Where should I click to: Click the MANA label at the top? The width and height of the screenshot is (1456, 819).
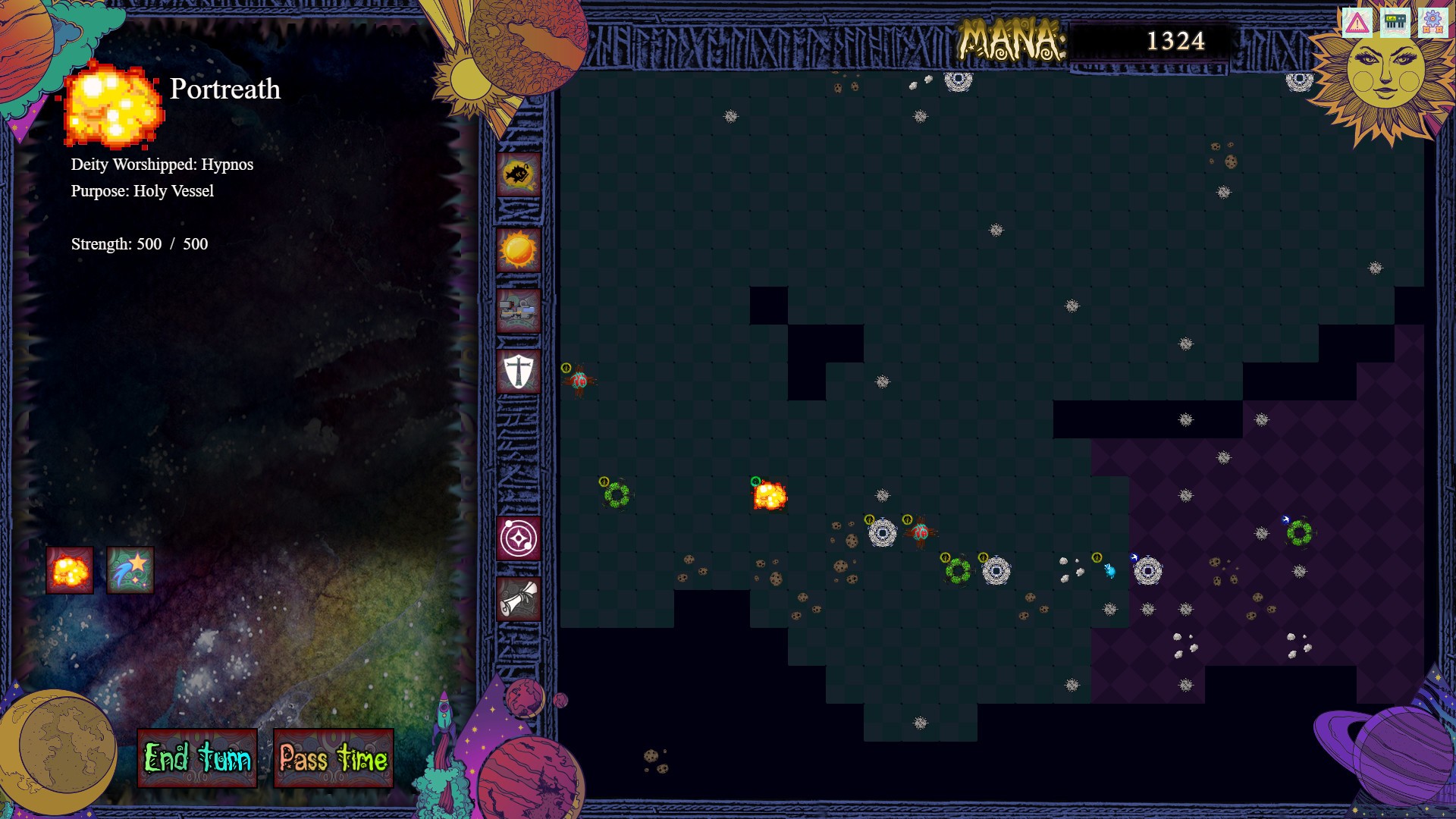[x=1014, y=38]
